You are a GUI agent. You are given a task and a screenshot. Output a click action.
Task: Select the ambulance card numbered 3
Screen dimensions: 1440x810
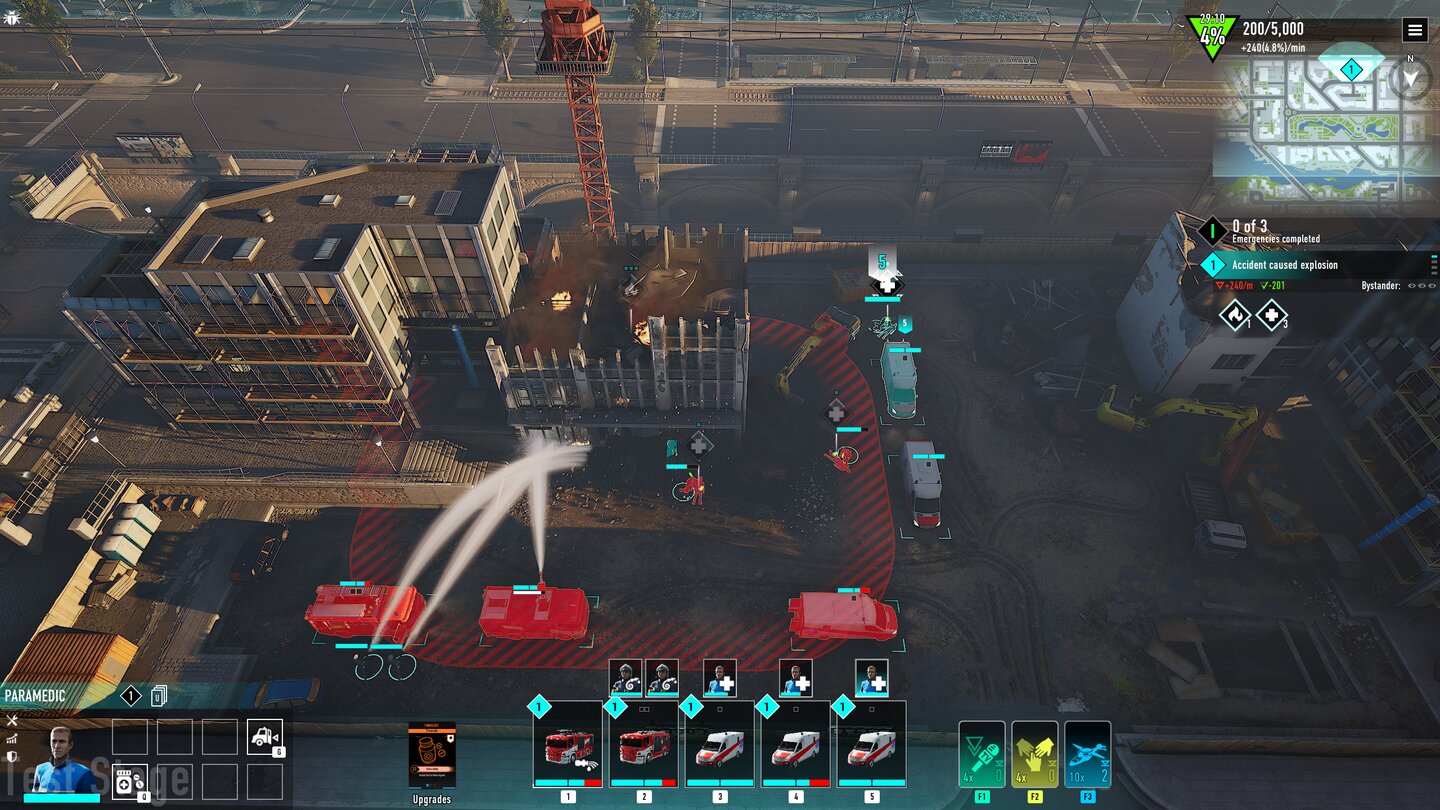[719, 745]
